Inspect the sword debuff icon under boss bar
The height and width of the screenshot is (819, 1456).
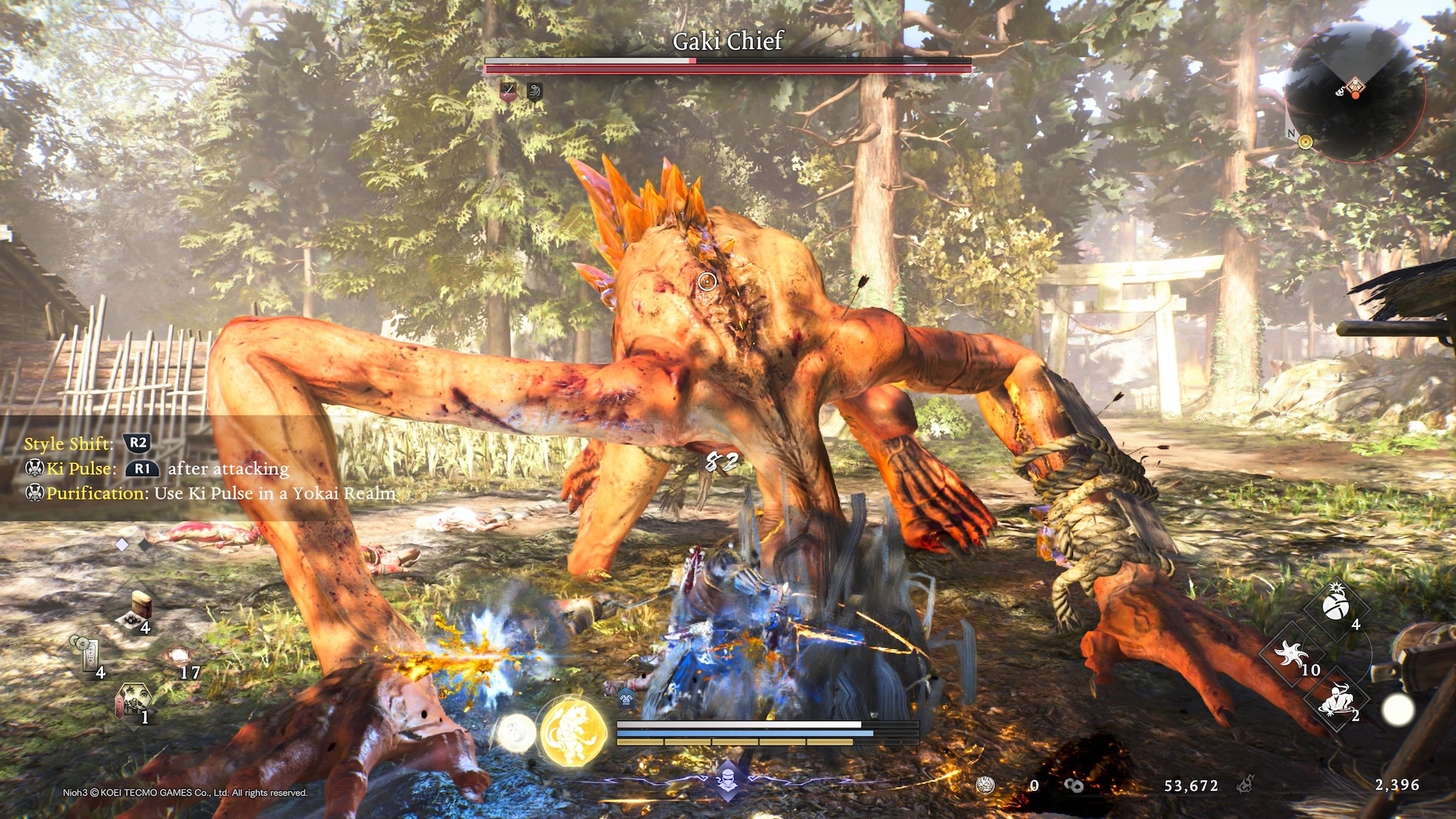click(x=508, y=92)
